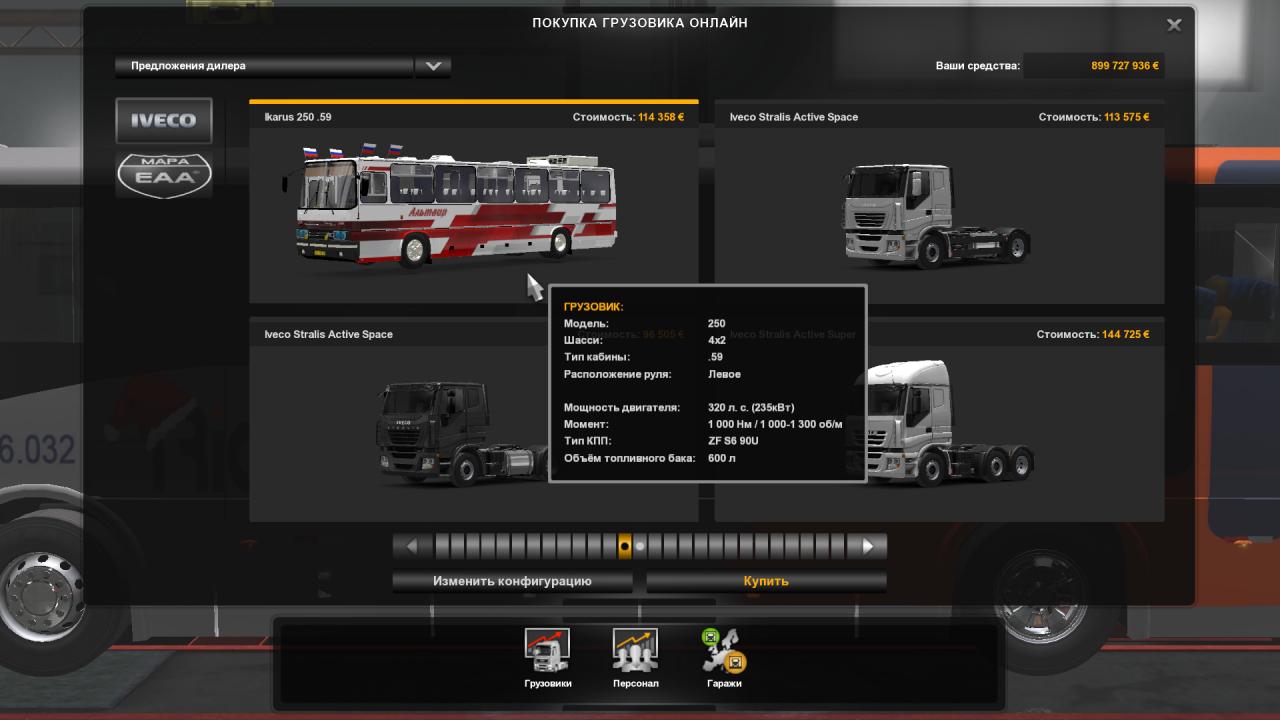The height and width of the screenshot is (720, 1280).
Task: Open the Персонал staff section
Action: [x=635, y=657]
